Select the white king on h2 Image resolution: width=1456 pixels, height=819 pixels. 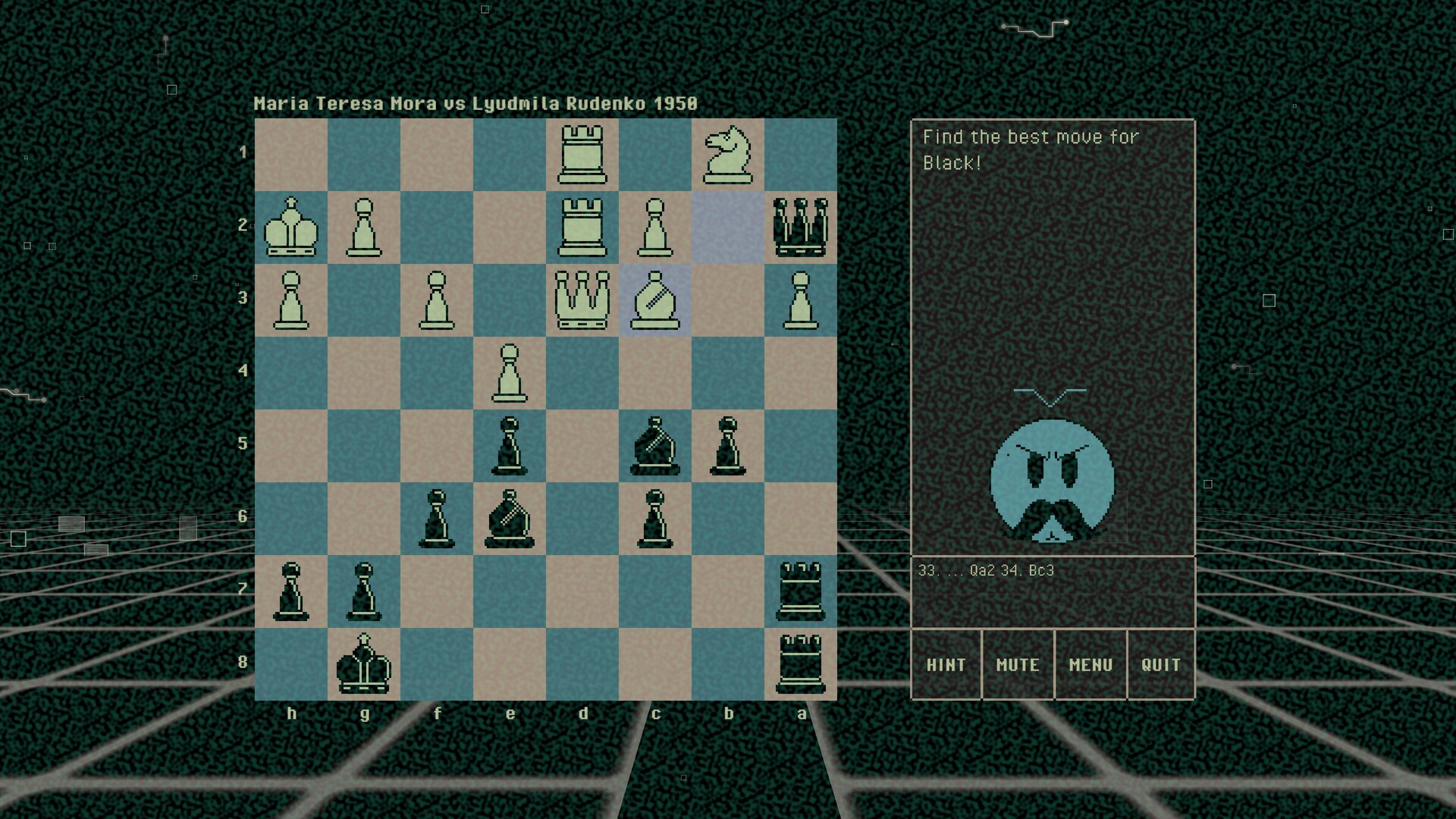tap(292, 225)
